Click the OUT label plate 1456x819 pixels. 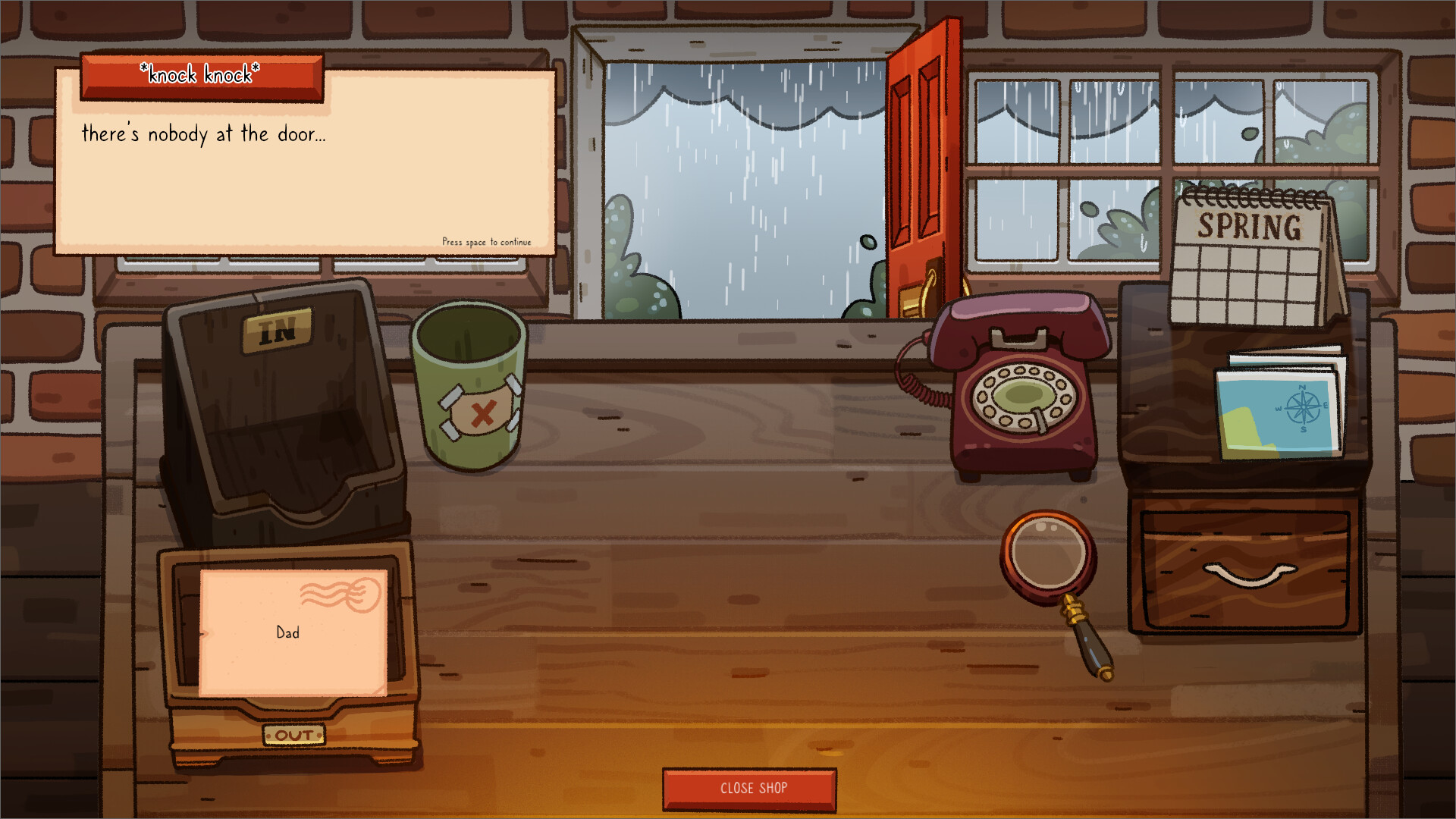tap(295, 736)
